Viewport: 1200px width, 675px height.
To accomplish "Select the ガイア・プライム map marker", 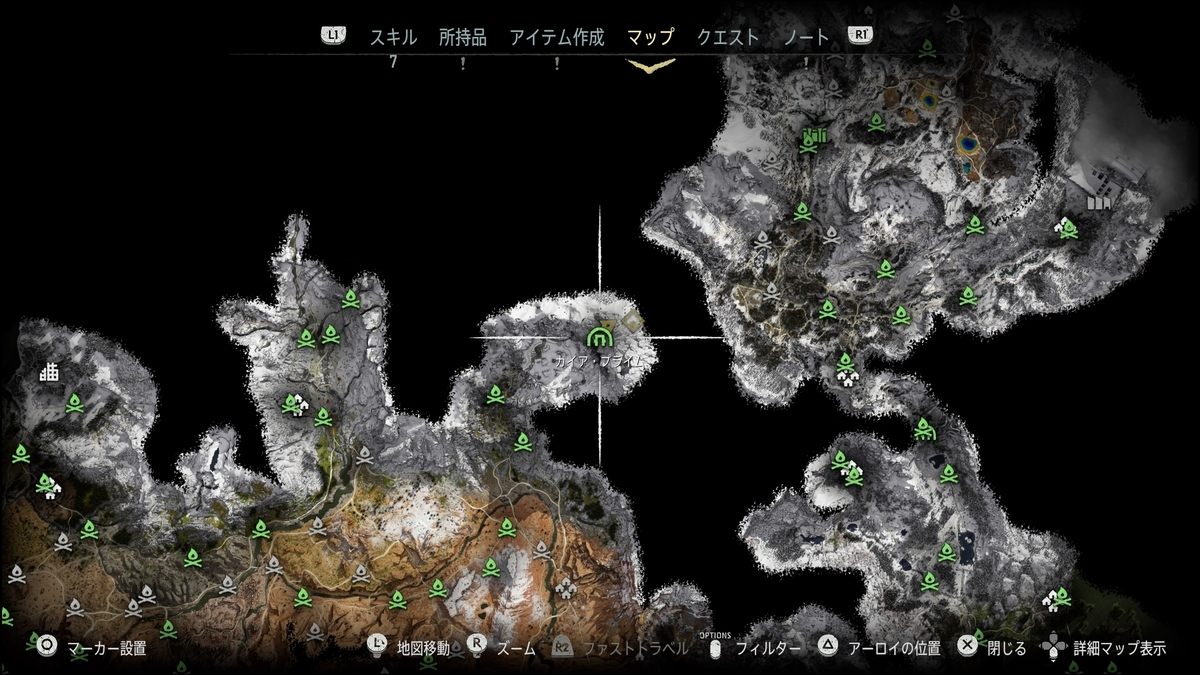I will point(600,334).
